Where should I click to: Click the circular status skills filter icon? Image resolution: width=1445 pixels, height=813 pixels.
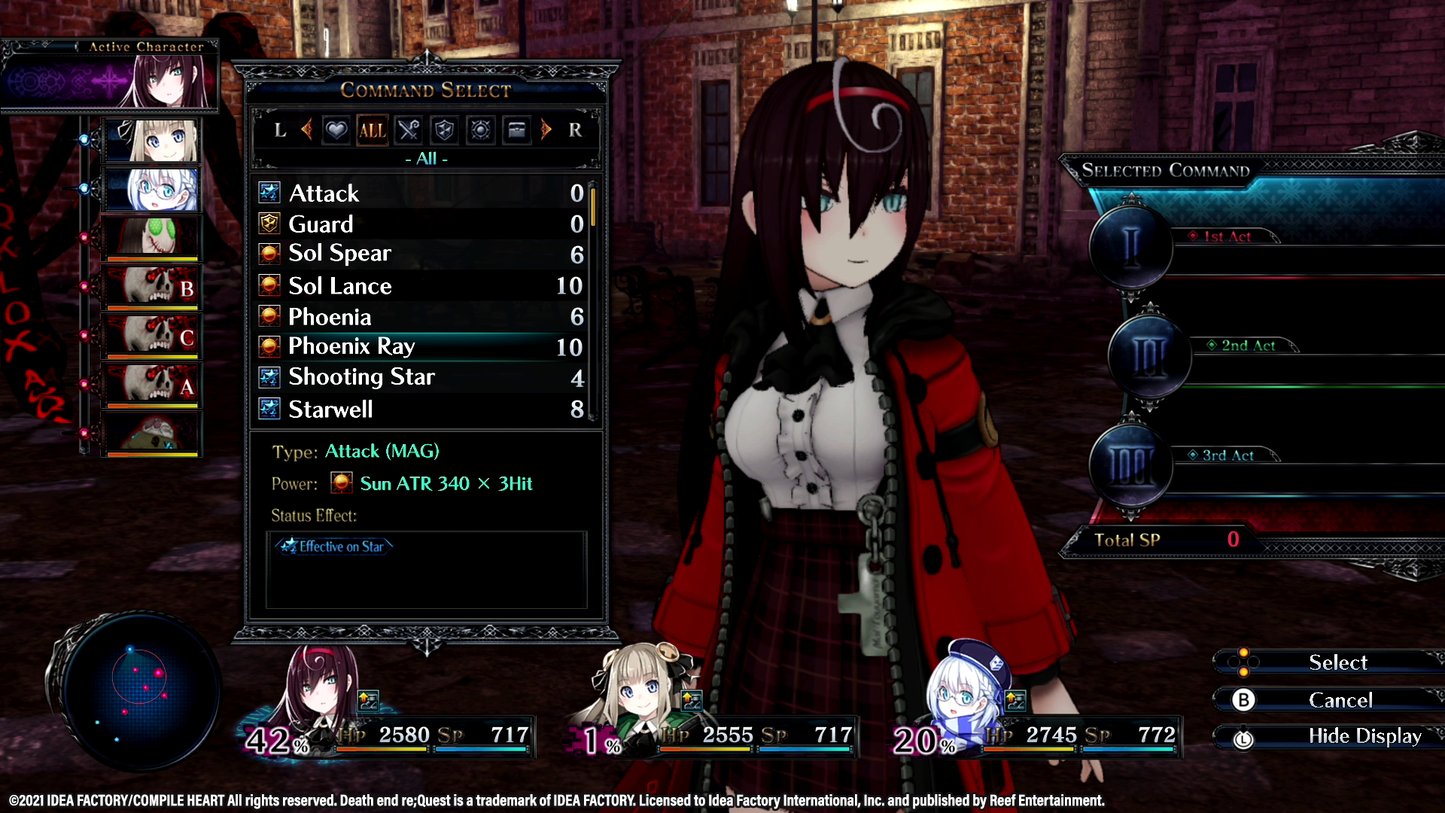[x=480, y=130]
